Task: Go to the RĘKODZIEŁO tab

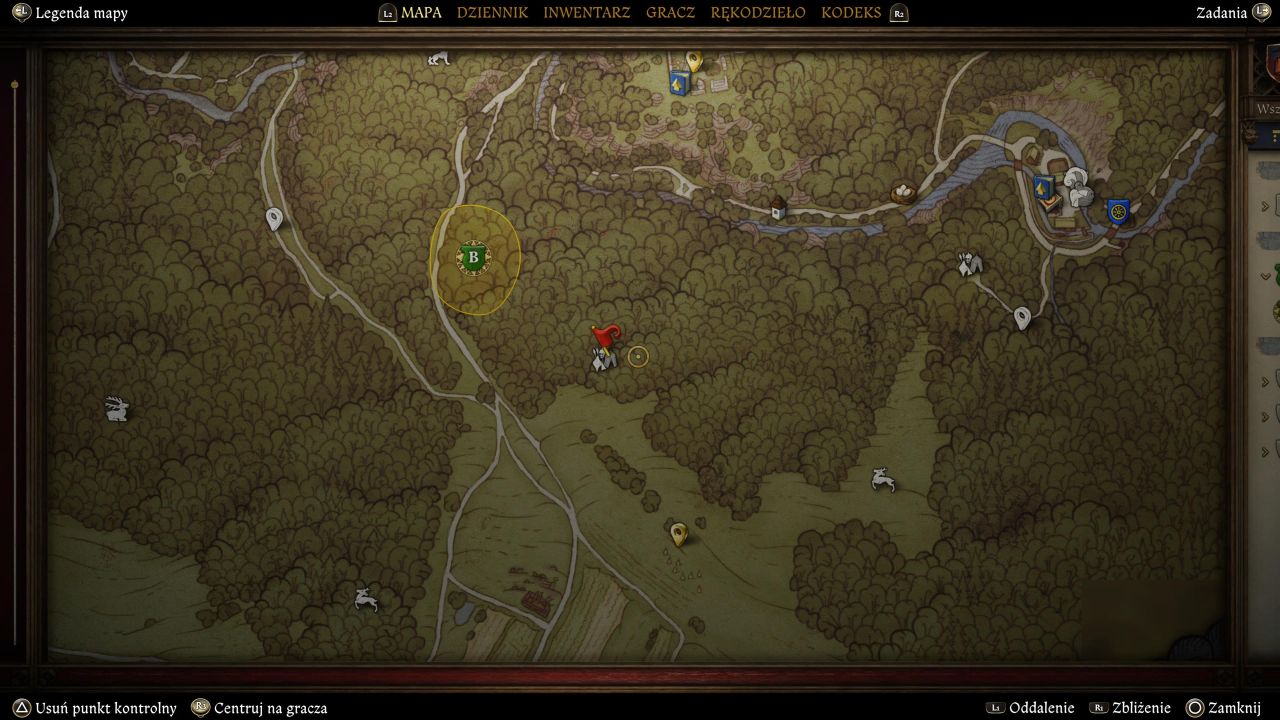Action: coord(757,13)
